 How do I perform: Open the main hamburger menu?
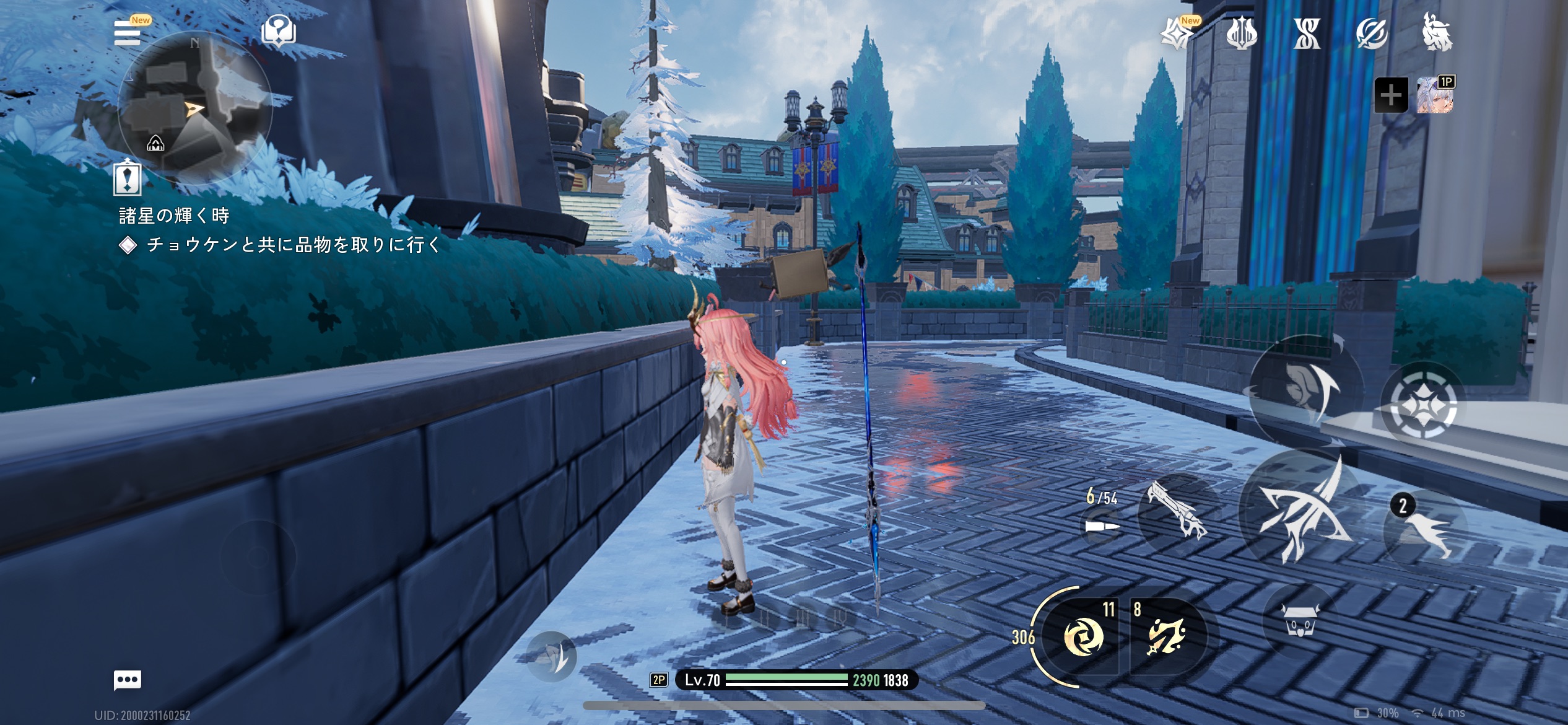(128, 33)
